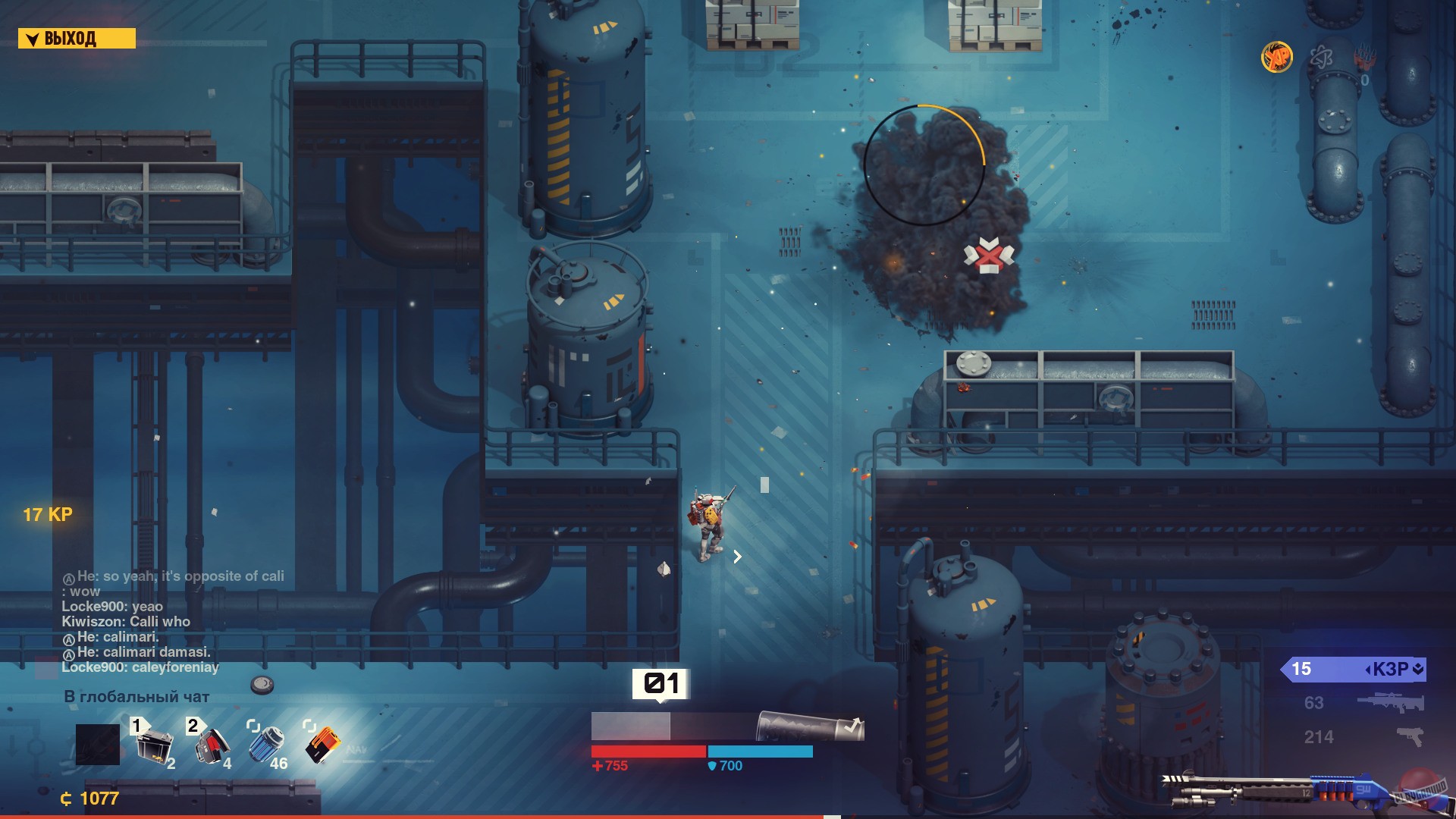Select the grey rifle icon with 63 ammo
1456x819 pixels.
click(x=1389, y=704)
